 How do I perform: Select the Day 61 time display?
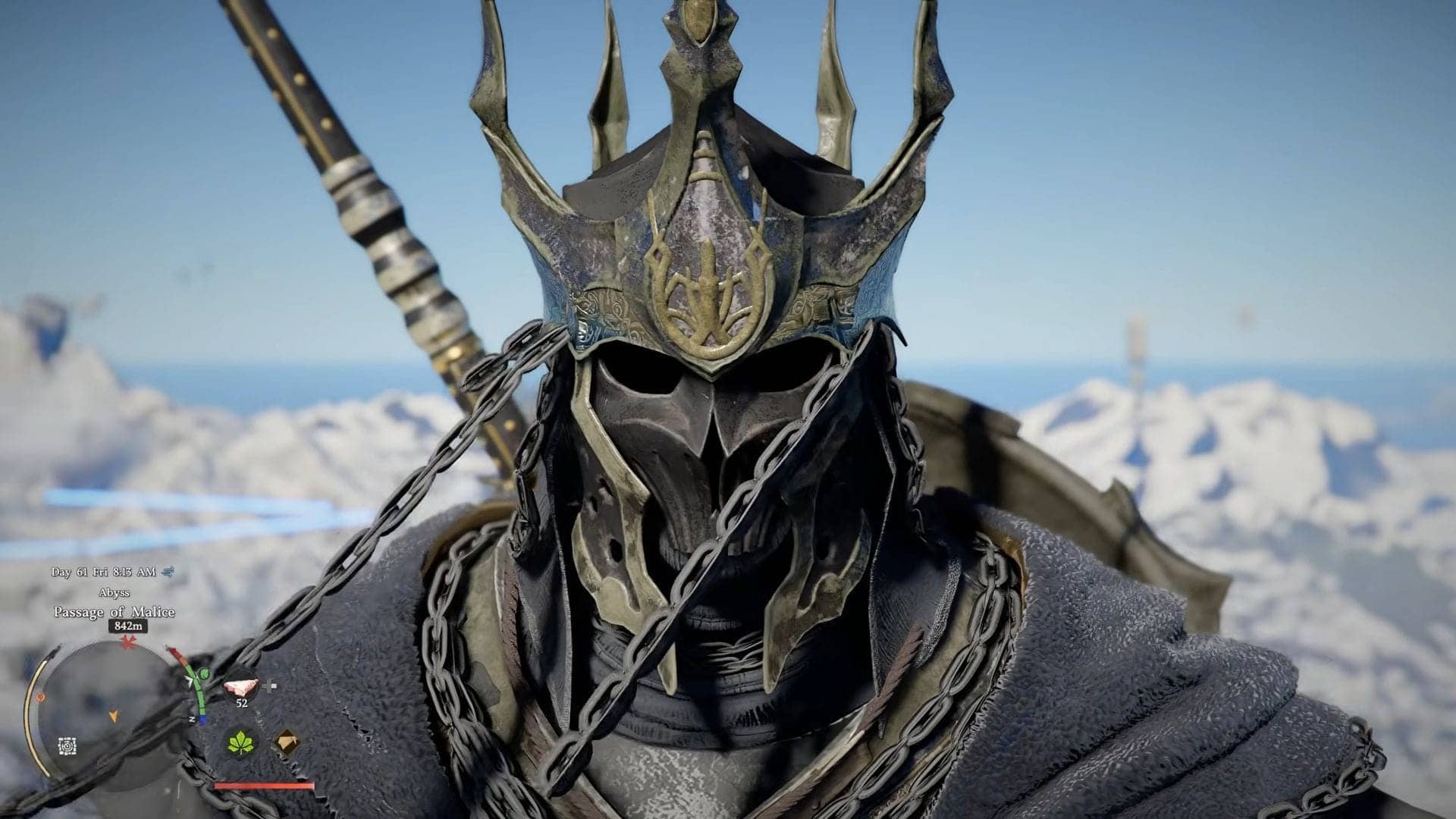tap(103, 571)
